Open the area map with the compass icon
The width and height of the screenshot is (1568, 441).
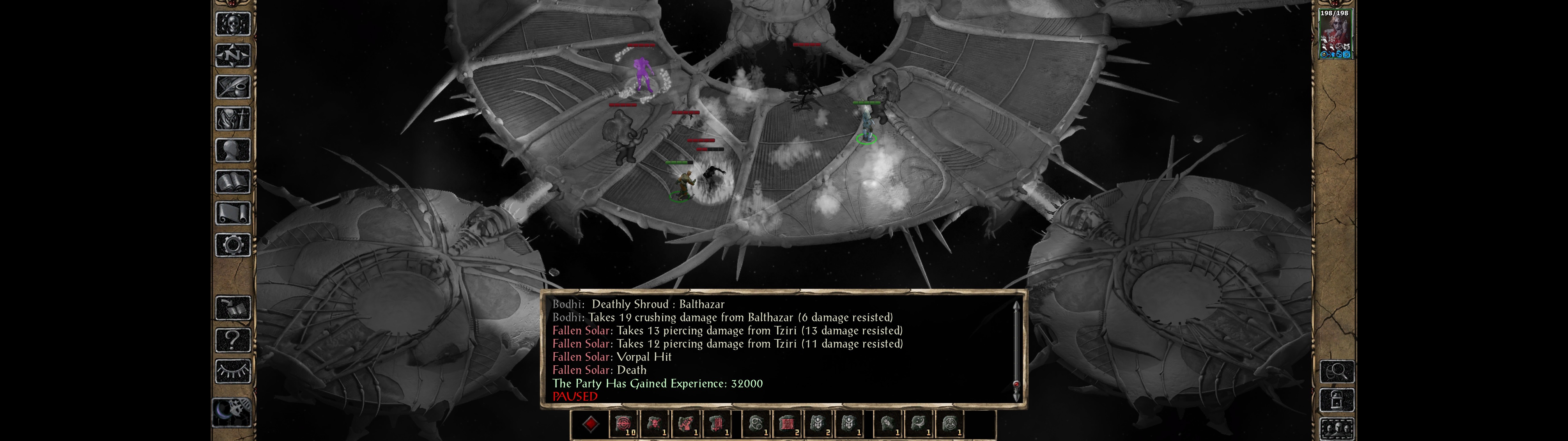tap(232, 55)
